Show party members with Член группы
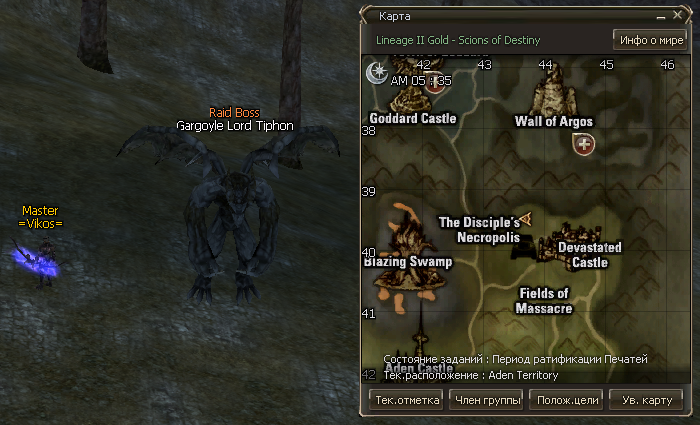The height and width of the screenshot is (425, 700). tap(487, 400)
